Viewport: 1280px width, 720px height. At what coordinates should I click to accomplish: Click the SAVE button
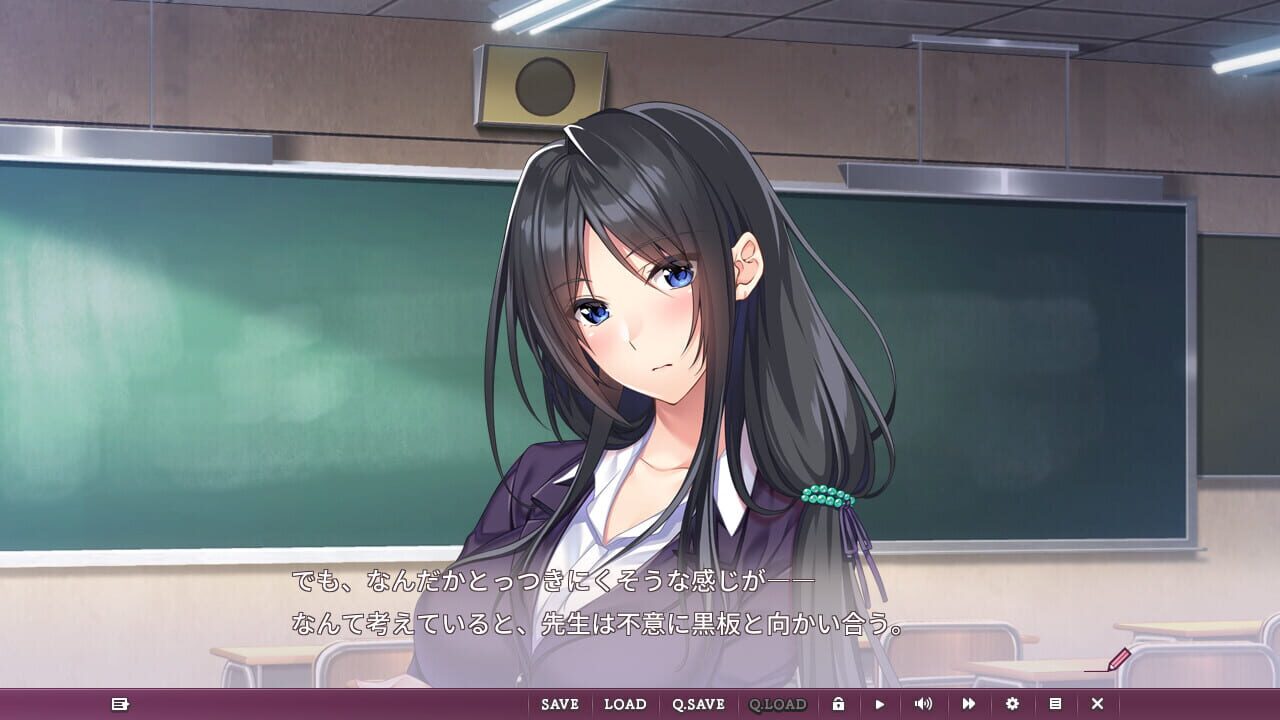pos(559,704)
